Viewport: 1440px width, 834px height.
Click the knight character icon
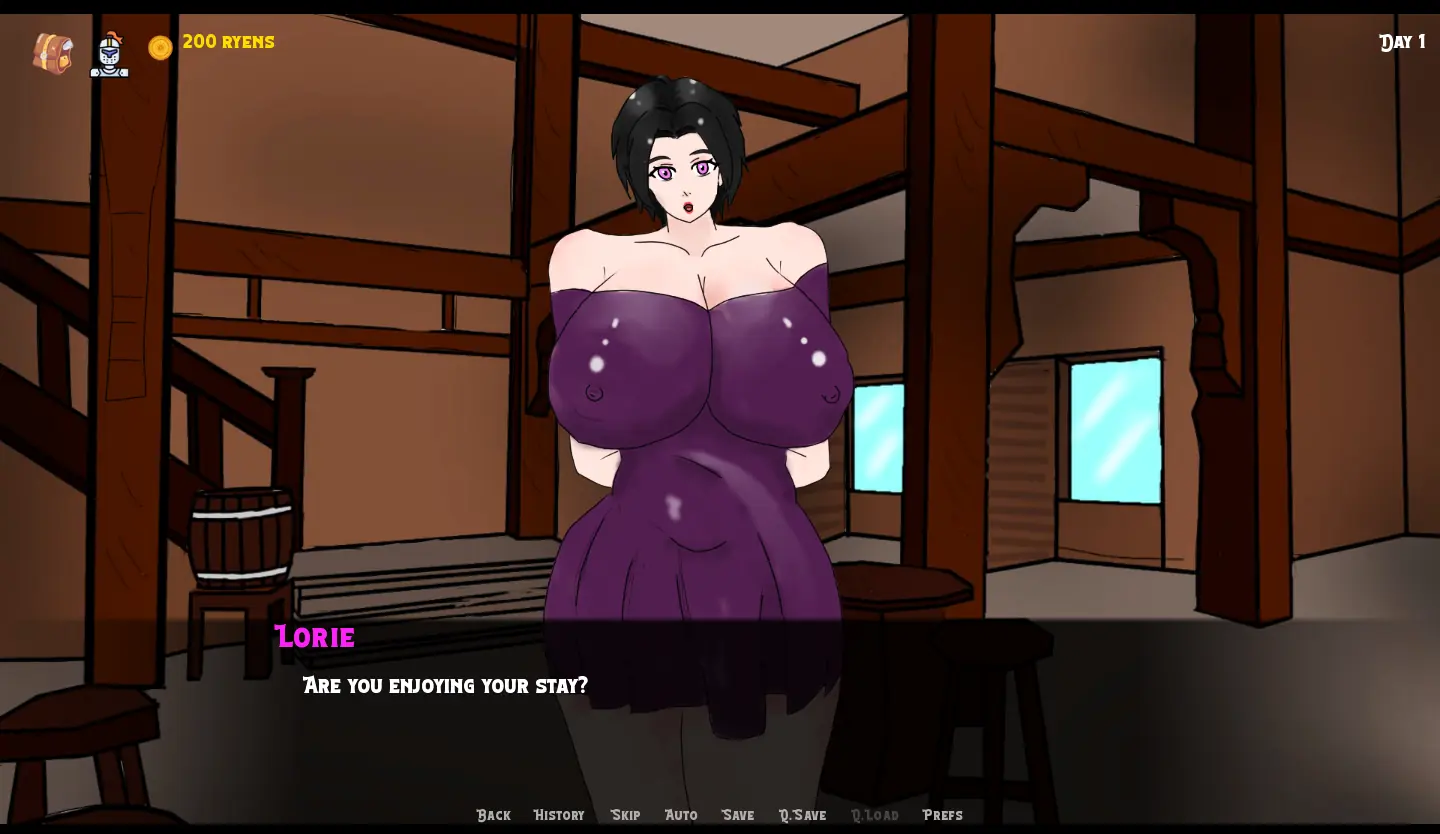coord(109,55)
